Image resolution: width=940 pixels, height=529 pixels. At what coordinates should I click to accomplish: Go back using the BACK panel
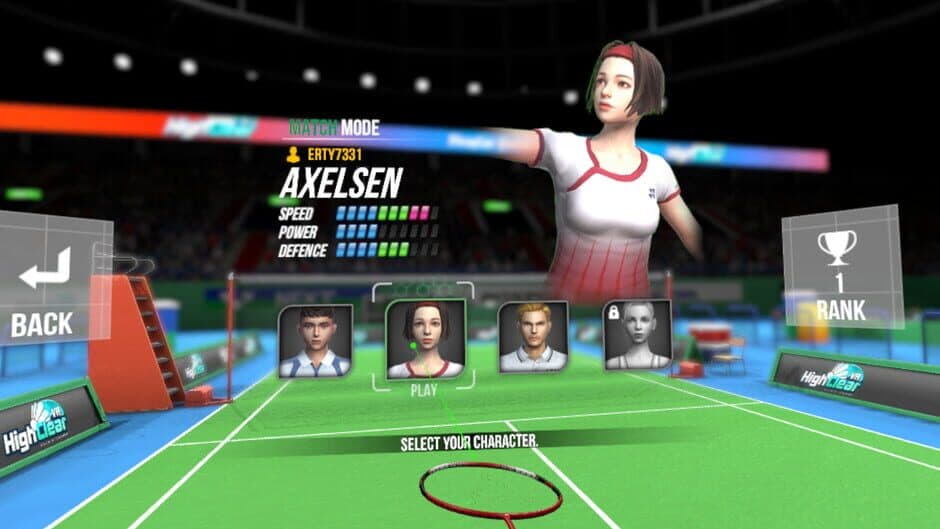coord(45,290)
